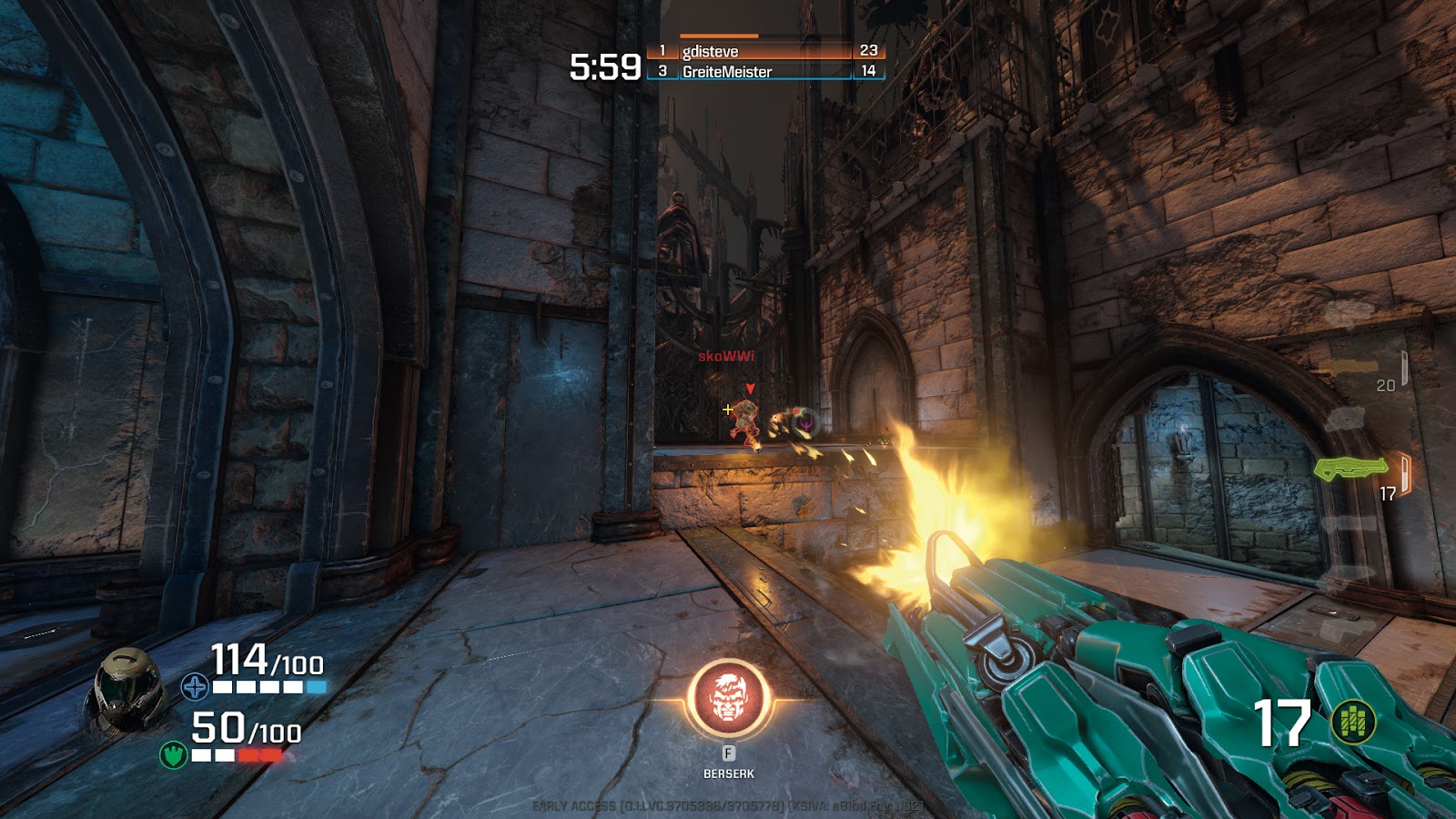1456x819 pixels.
Task: Click the blue health cross icon
Action: [x=194, y=686]
